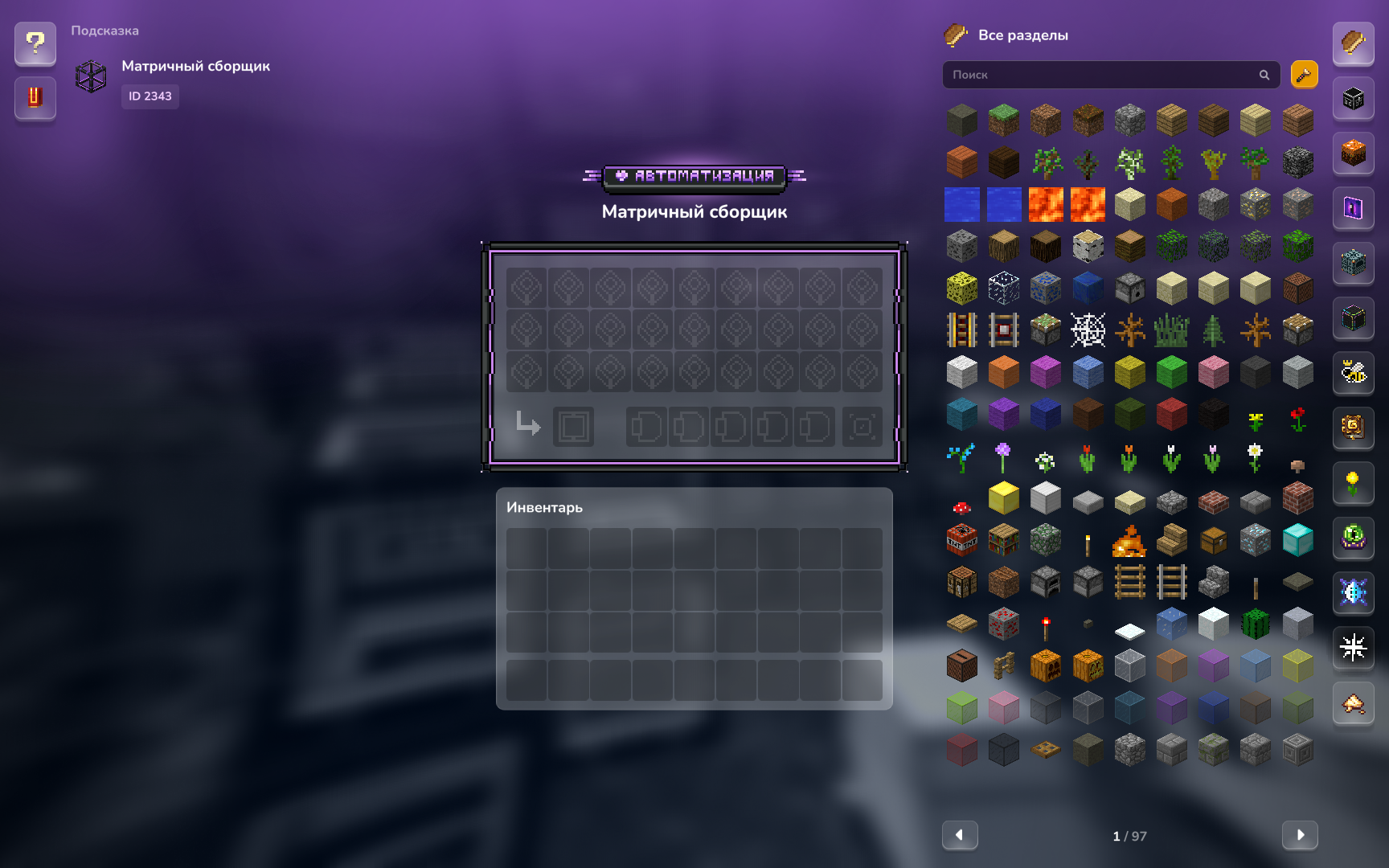Select the grass block item
The image size is (1389, 868).
pyautogui.click(x=1003, y=121)
